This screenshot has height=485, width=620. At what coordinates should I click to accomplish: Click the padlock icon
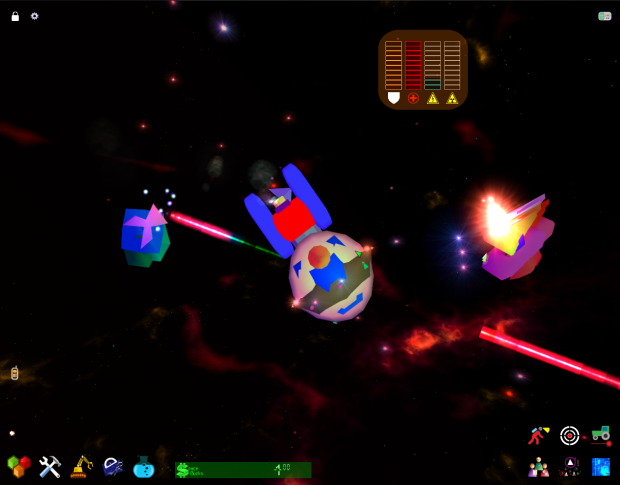(x=15, y=16)
